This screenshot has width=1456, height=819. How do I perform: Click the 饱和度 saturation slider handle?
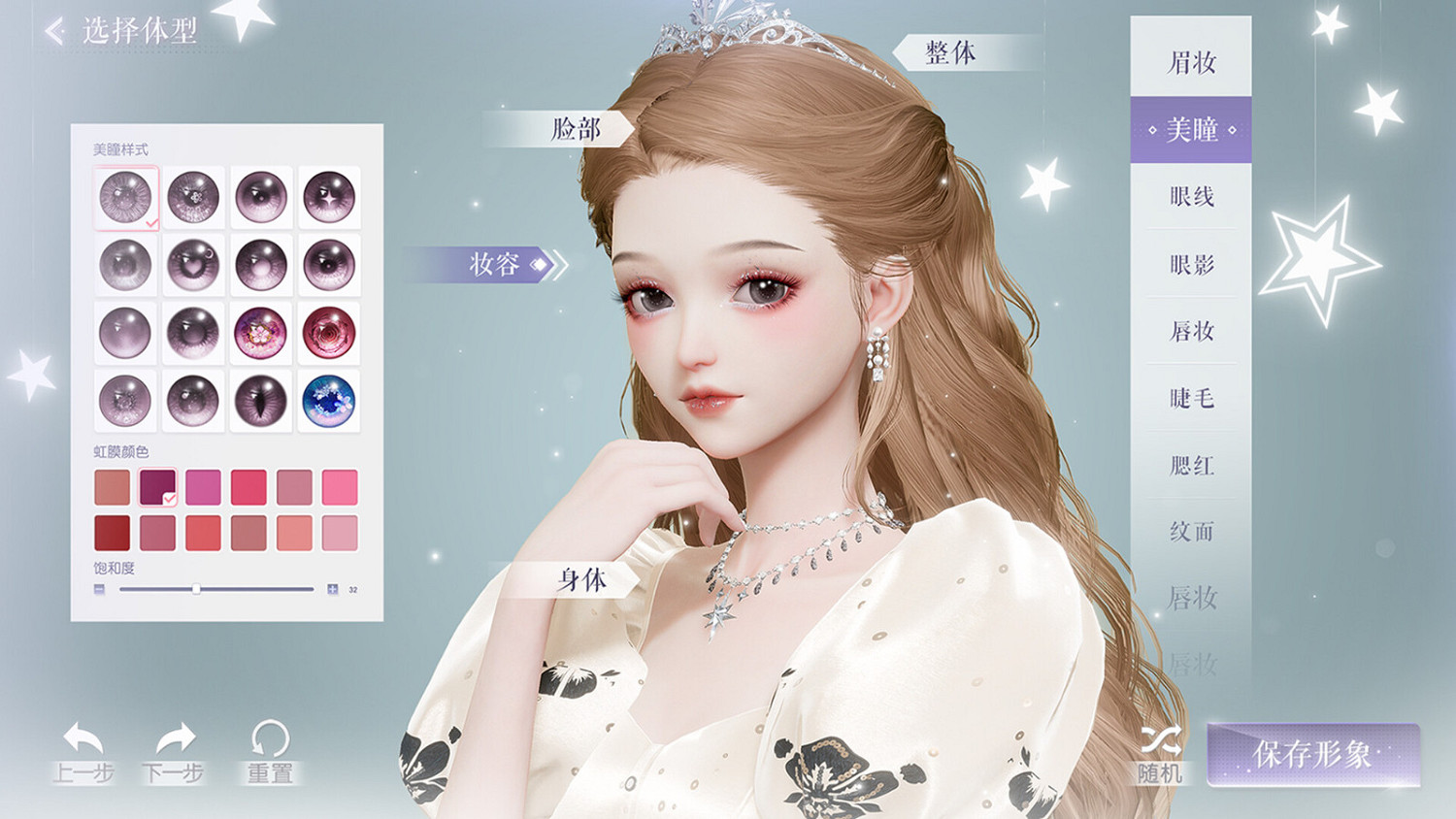coord(199,588)
